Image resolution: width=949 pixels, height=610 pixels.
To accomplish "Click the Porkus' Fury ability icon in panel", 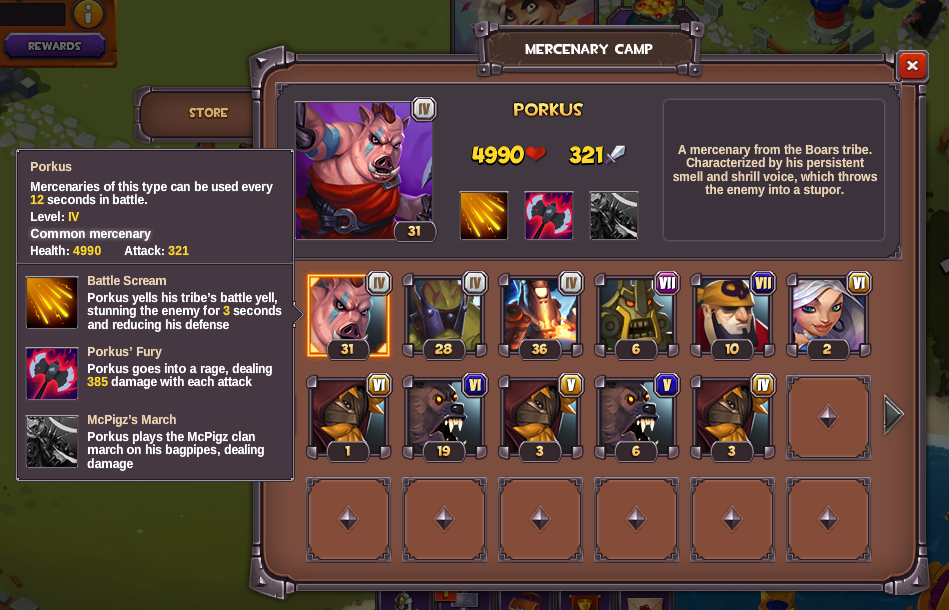I will click(x=549, y=215).
